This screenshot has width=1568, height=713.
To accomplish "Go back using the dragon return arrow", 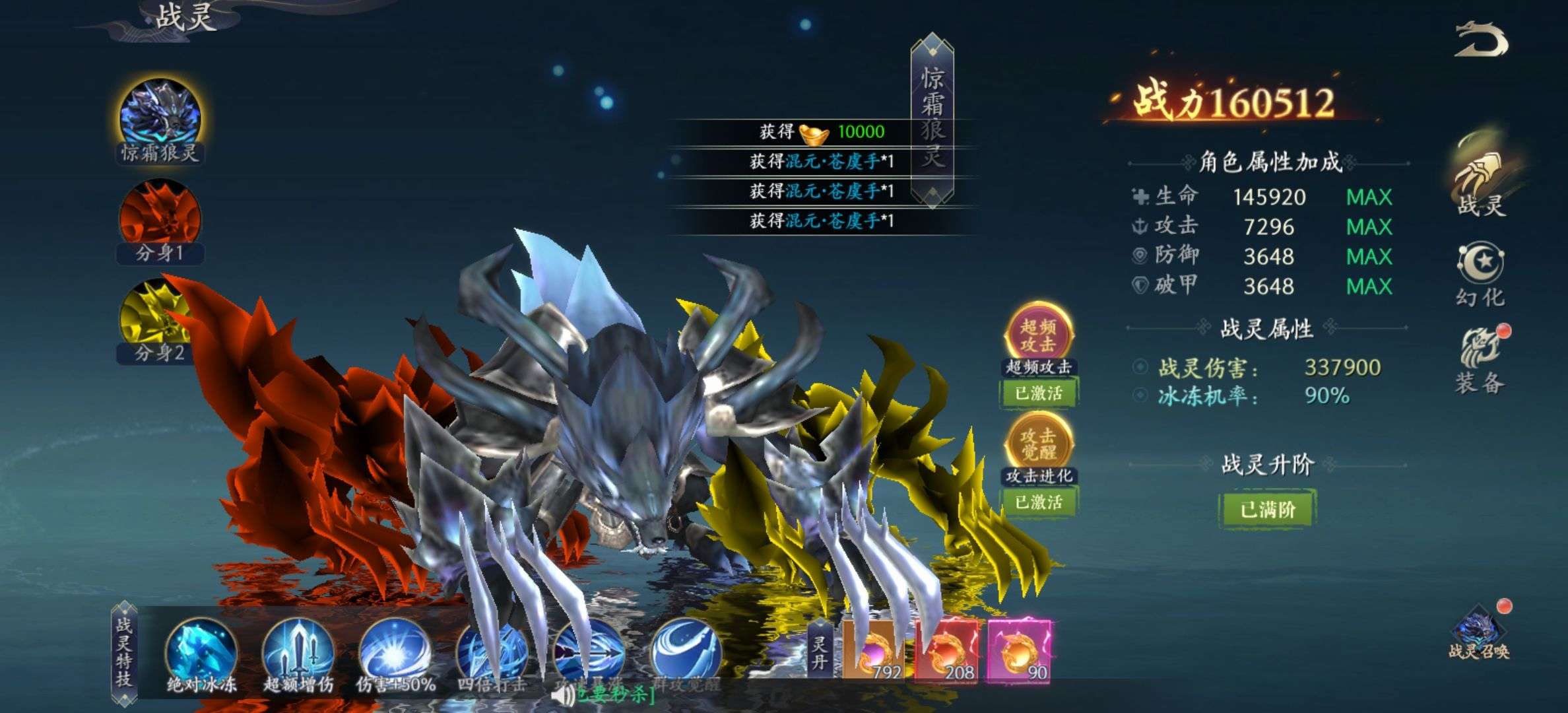I will [1482, 41].
